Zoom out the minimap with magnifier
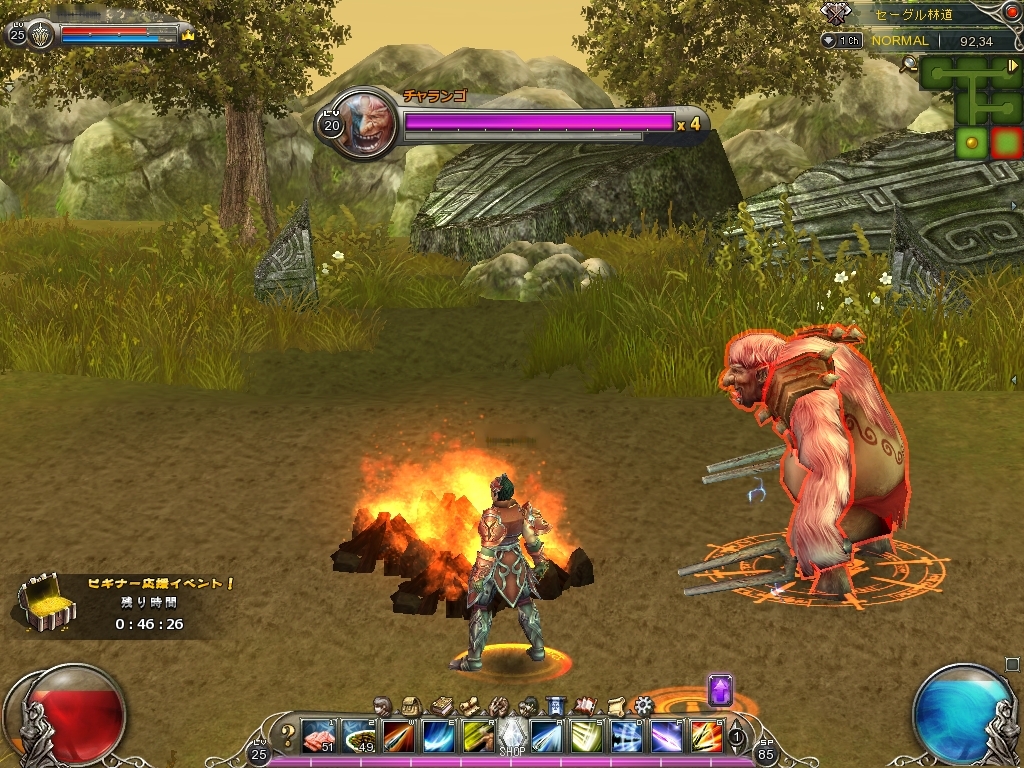Viewport: 1024px width, 768px height. (909, 65)
